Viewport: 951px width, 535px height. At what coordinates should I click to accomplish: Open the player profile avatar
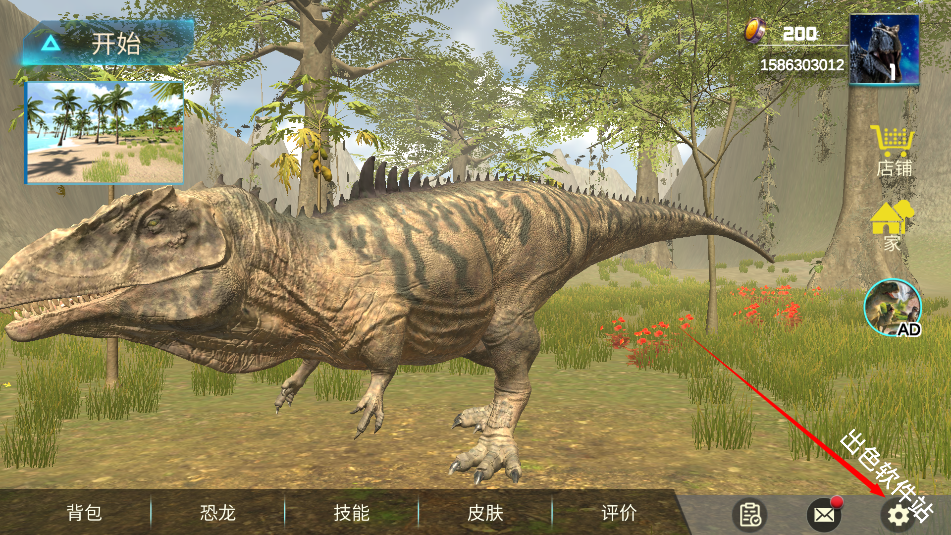click(x=885, y=49)
